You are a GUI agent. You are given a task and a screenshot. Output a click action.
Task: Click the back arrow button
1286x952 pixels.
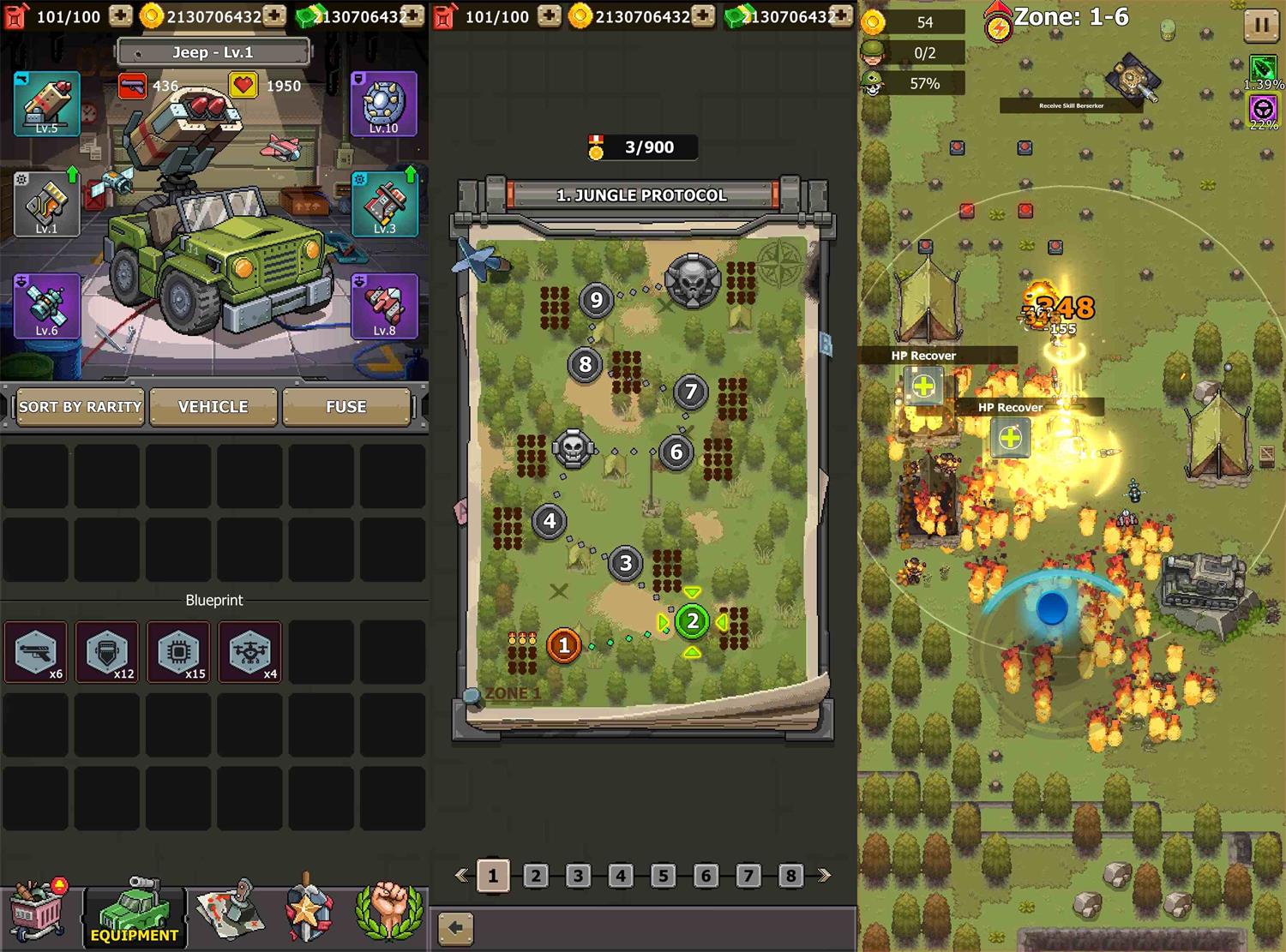coord(455,928)
